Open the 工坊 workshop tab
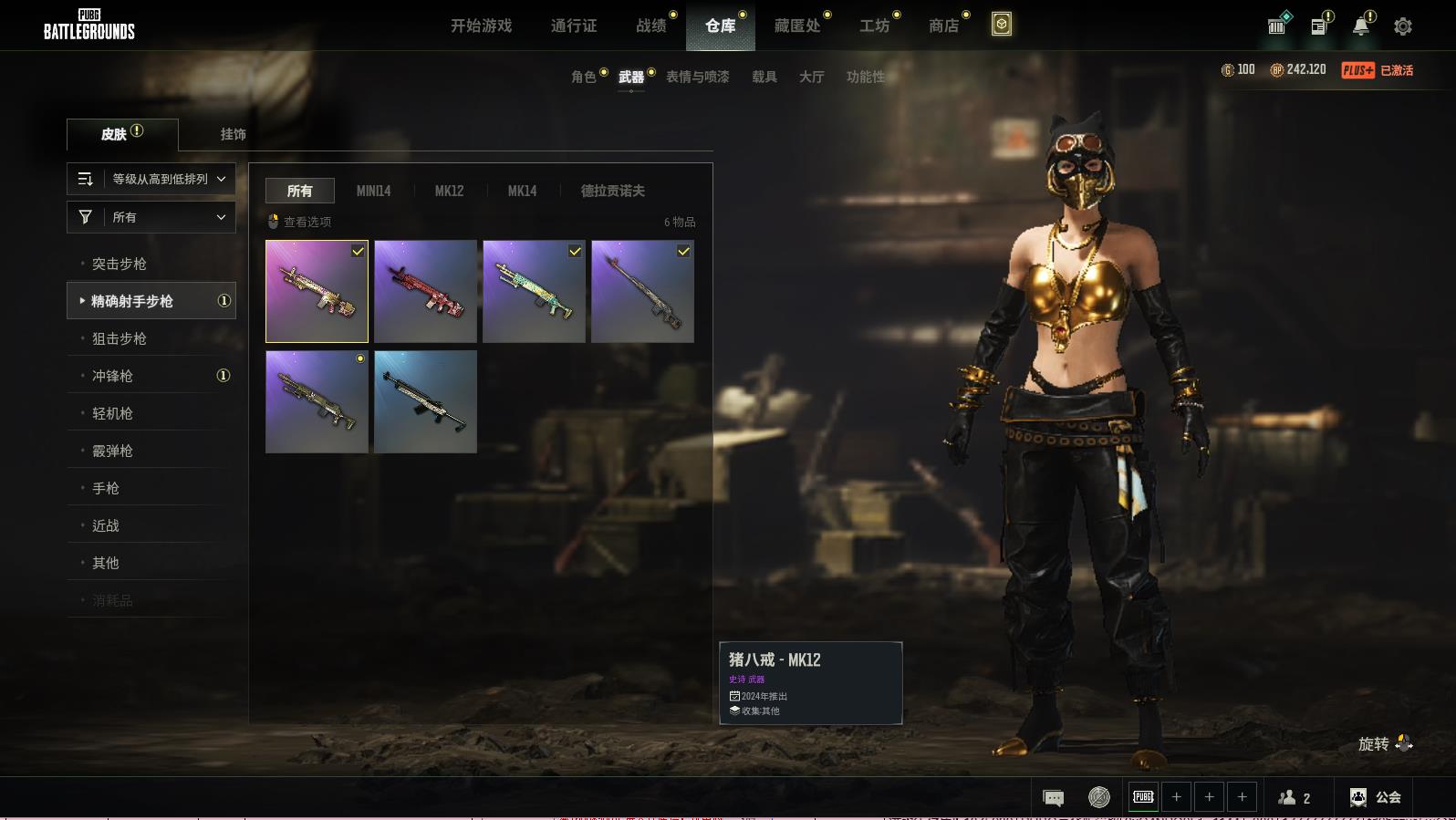The width and height of the screenshot is (1456, 820). (874, 26)
